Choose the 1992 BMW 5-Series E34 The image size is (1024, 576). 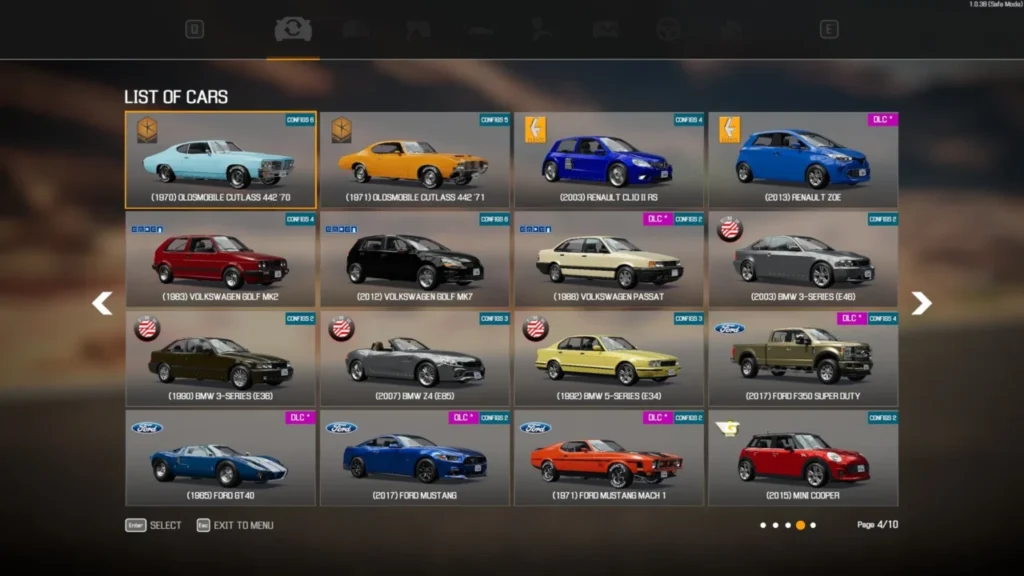pyautogui.click(x=609, y=358)
